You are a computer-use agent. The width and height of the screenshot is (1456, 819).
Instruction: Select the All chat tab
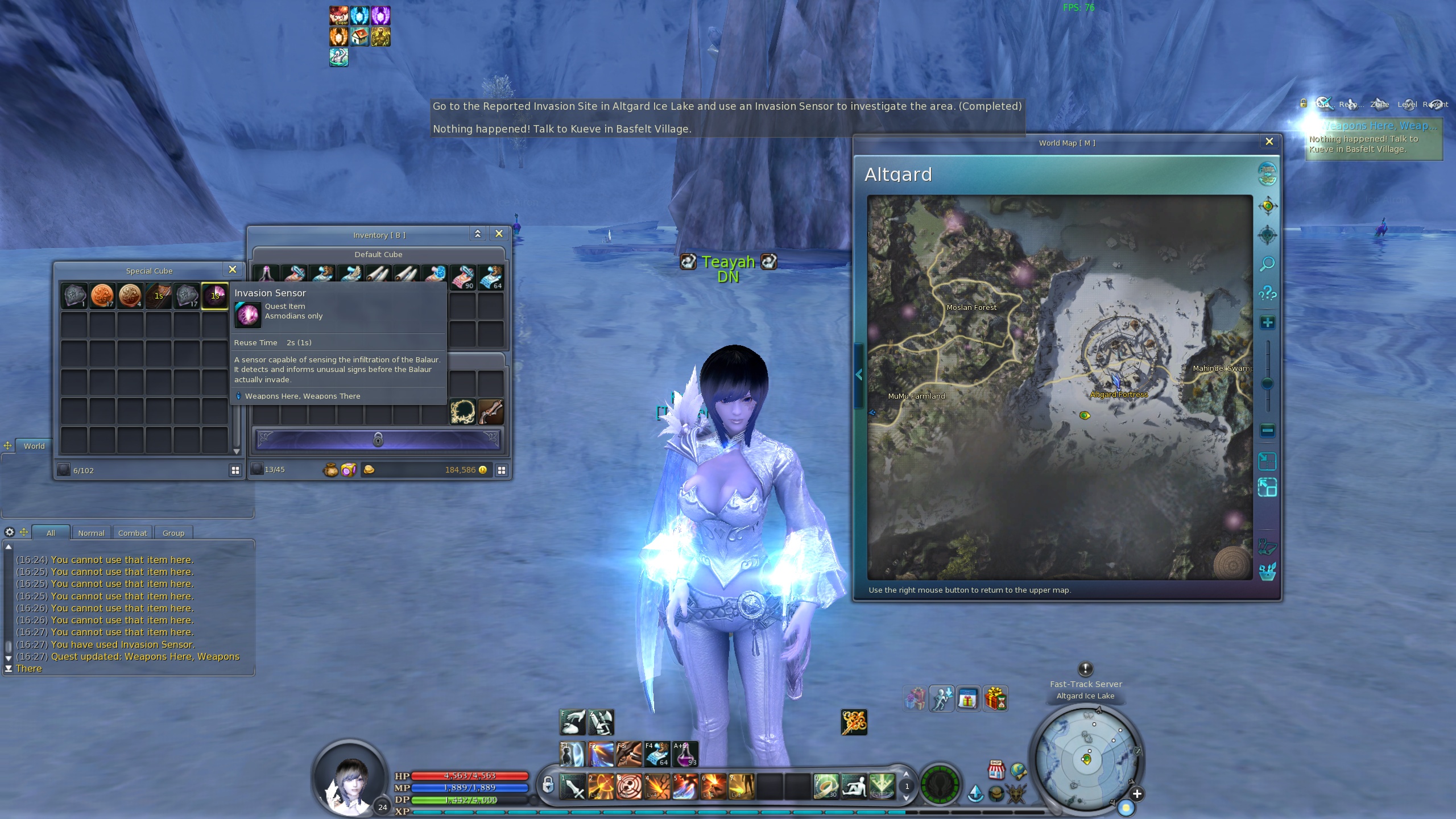[51, 533]
